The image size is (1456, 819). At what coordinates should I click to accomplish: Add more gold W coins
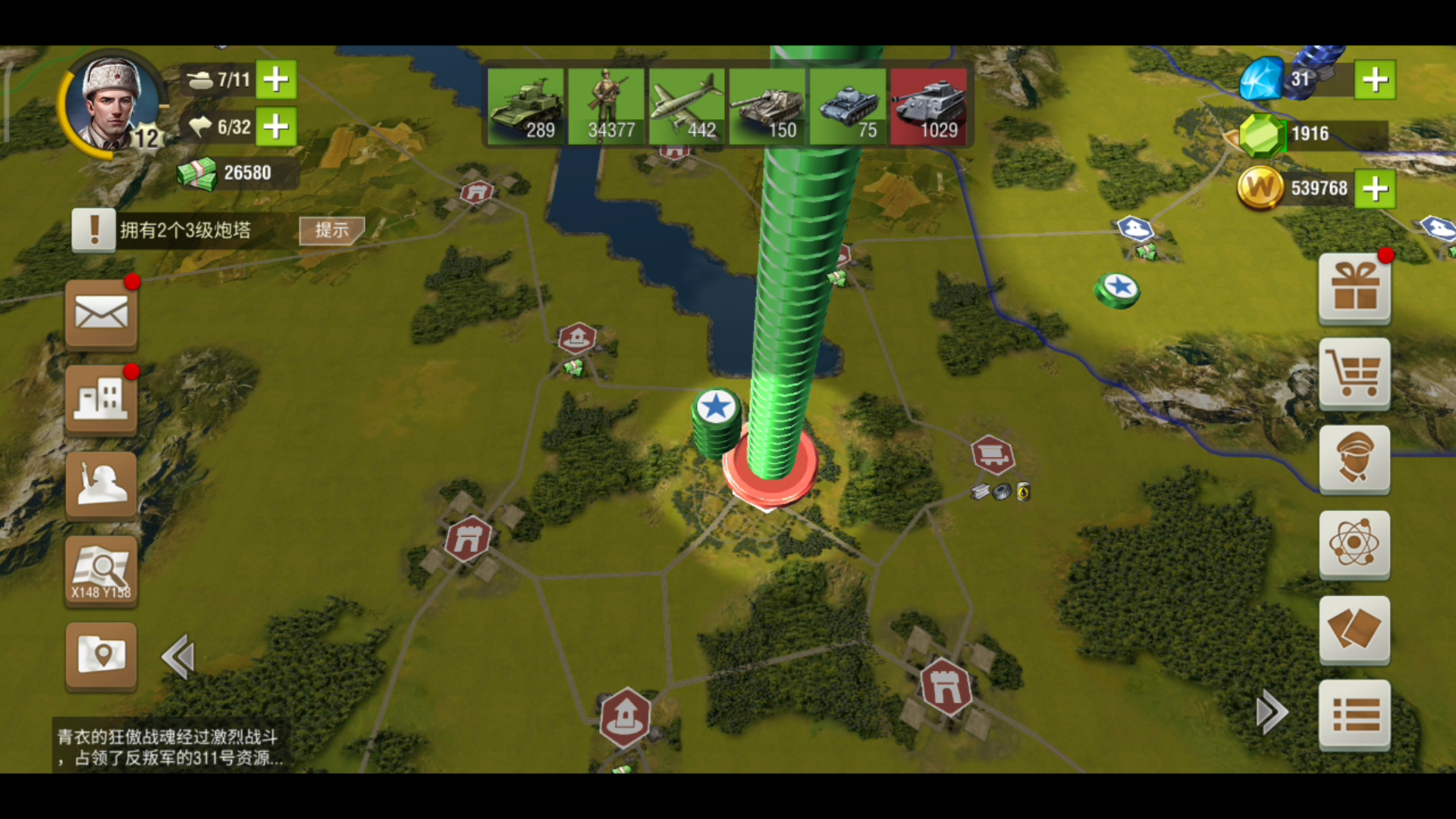coord(1375,188)
